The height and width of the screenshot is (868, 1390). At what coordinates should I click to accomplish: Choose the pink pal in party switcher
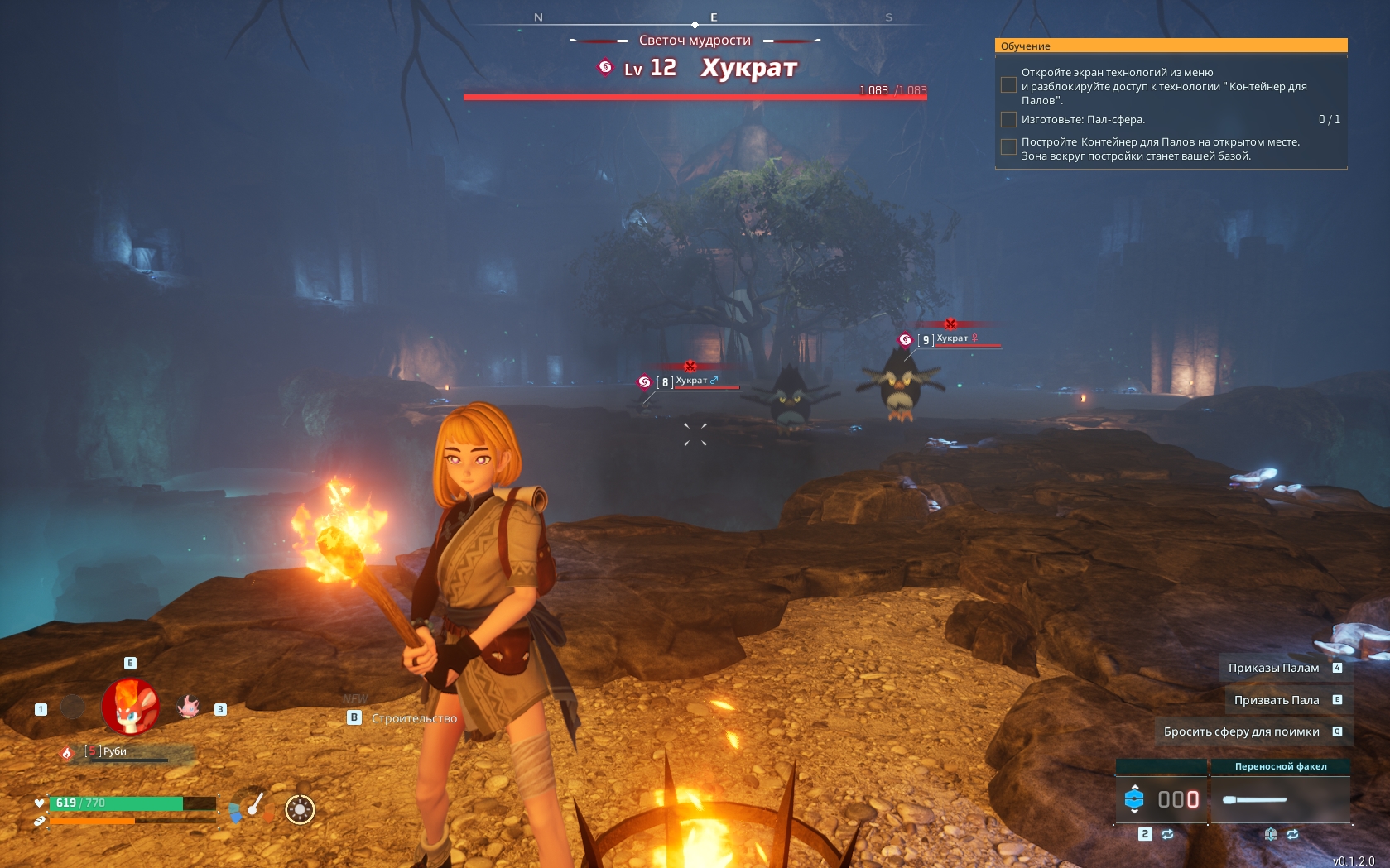(189, 707)
